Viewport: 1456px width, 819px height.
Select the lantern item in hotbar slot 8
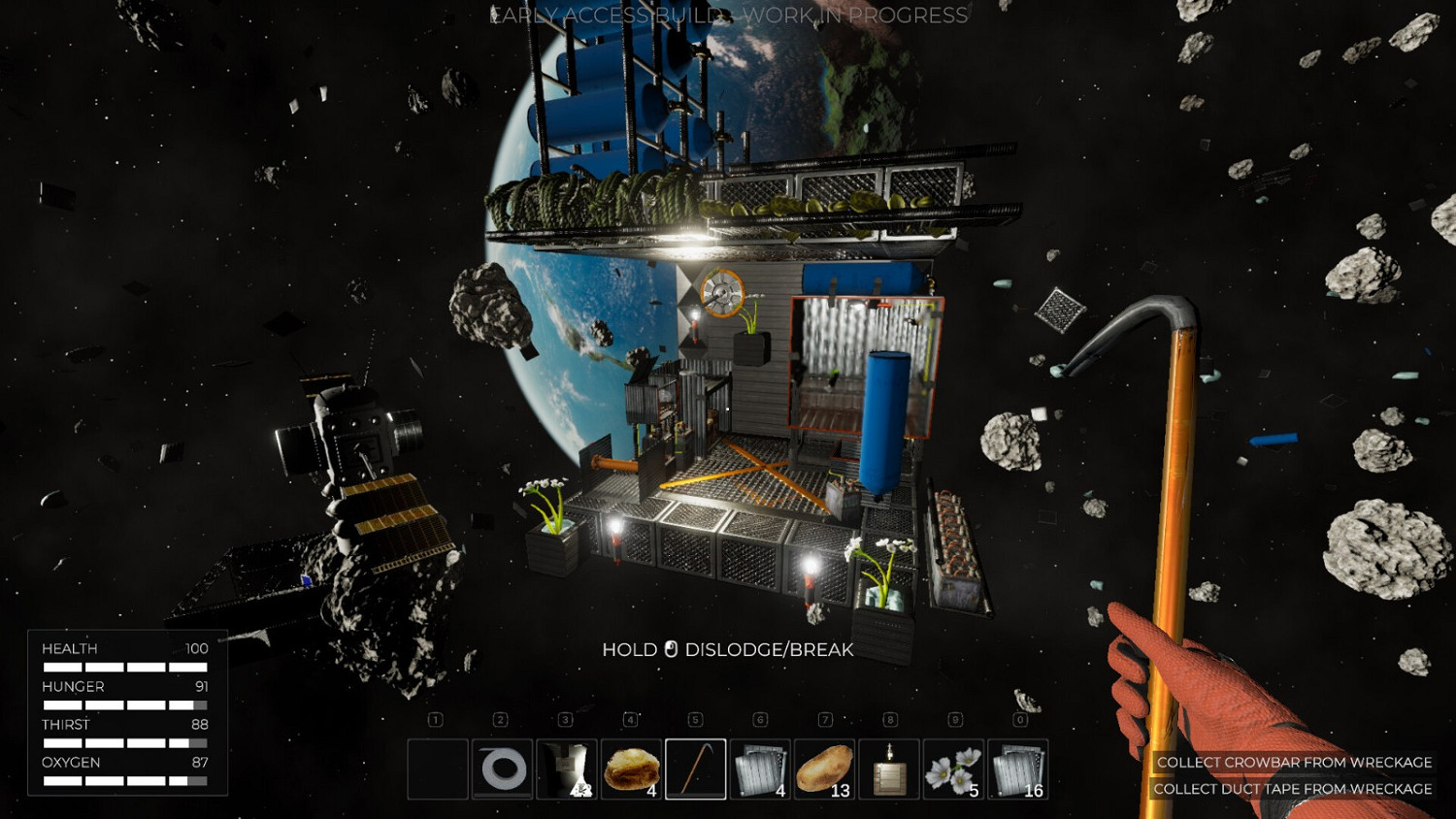890,771
